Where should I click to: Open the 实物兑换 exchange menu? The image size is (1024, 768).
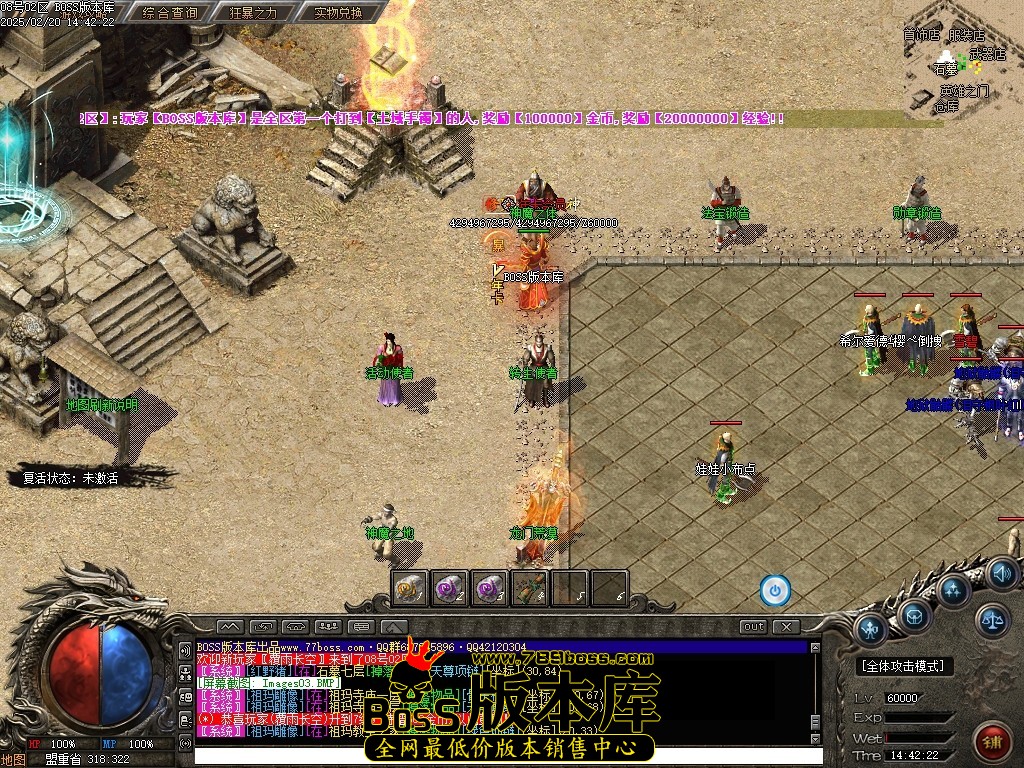click(338, 13)
